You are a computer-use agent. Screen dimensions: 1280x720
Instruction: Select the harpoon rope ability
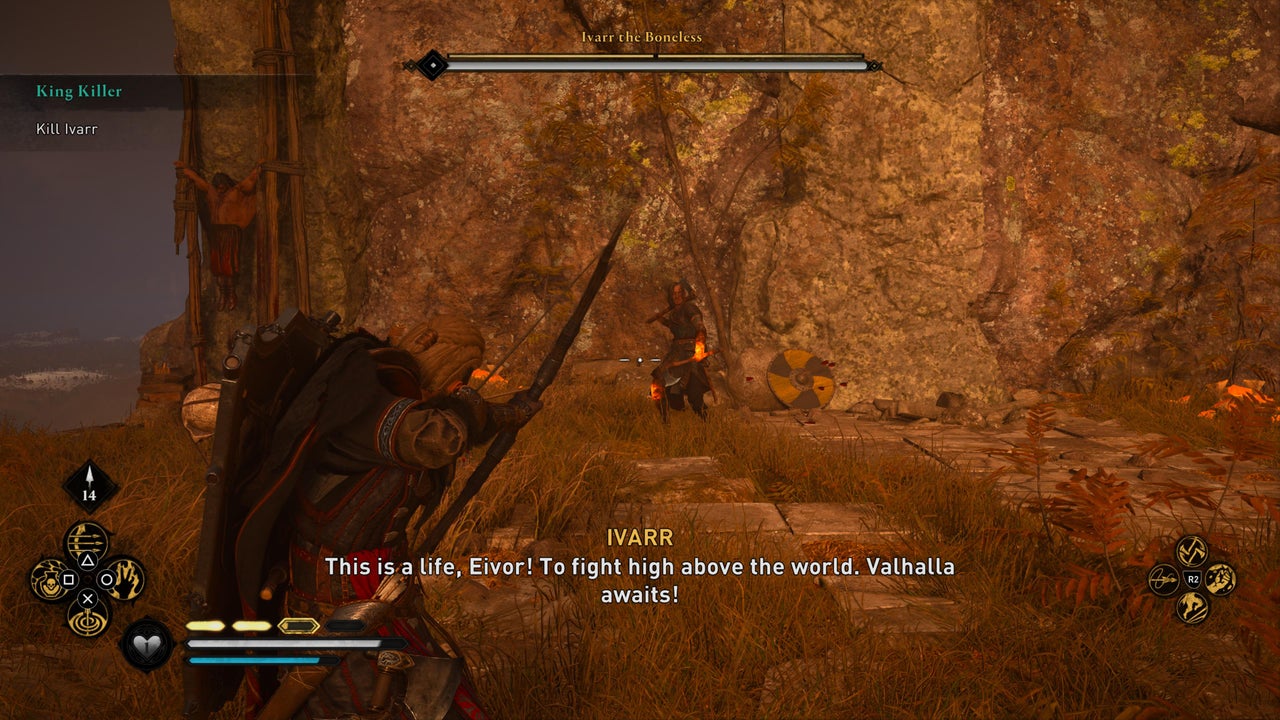(1164, 579)
